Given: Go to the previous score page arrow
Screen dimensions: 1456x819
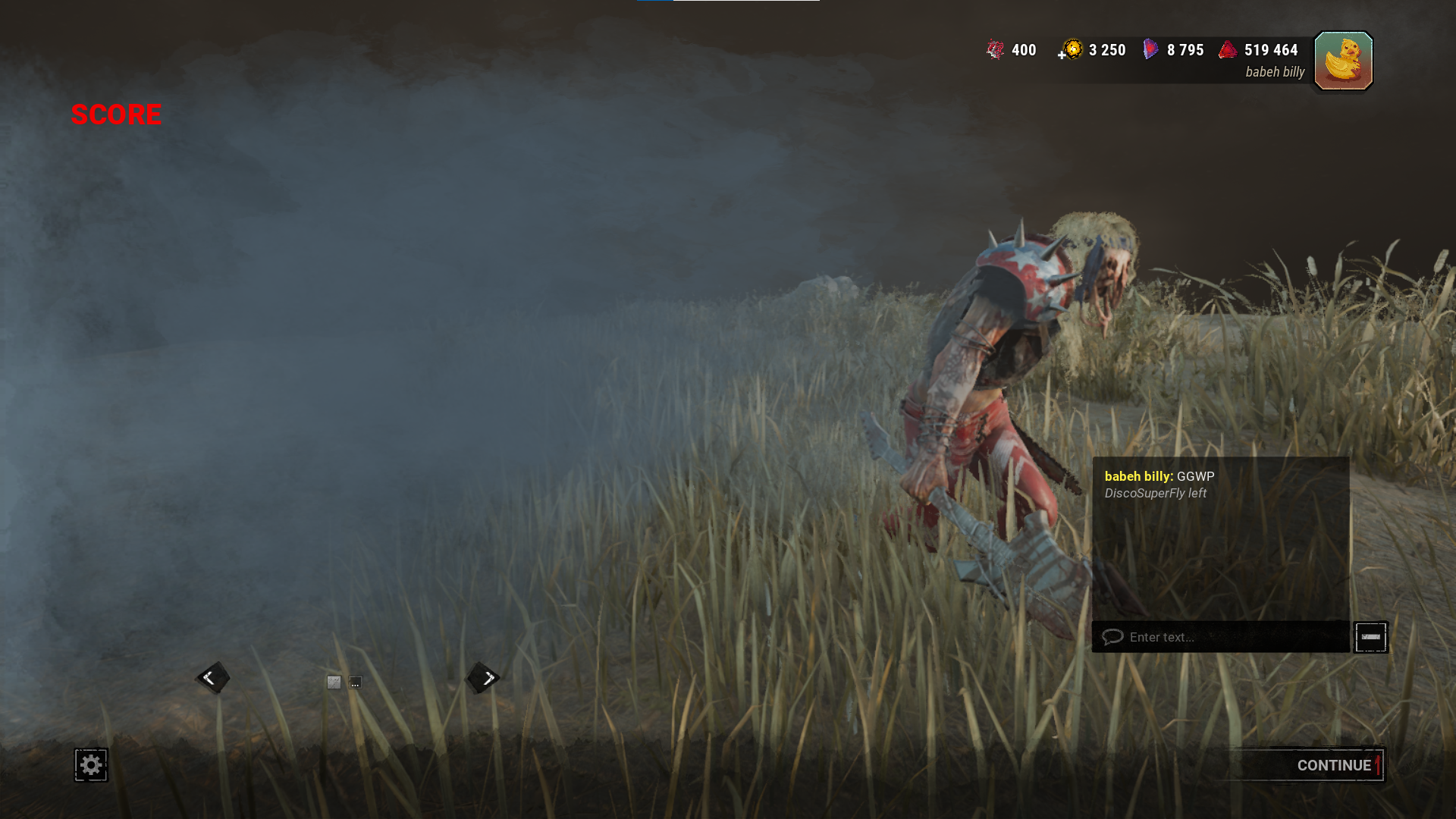Looking at the screenshot, I should (212, 678).
